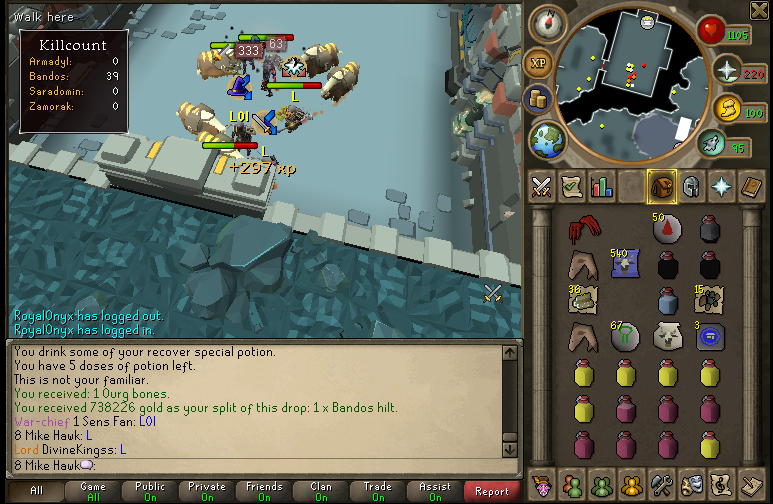This screenshot has width=773, height=504.
Task: Show all messages with the All tab
Action: pos(36,491)
